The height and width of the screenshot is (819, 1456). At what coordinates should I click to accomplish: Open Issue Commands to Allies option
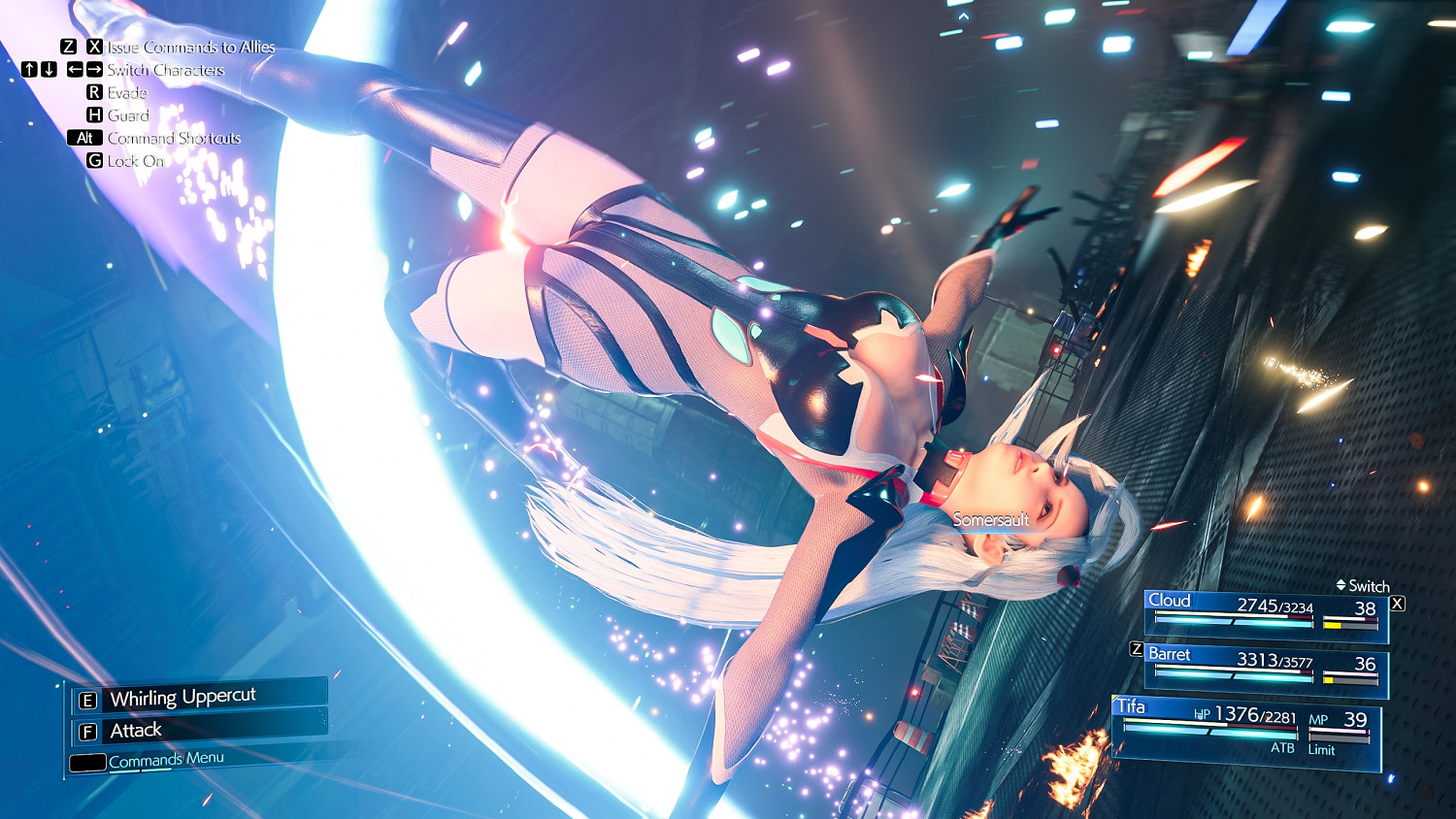coord(191,46)
